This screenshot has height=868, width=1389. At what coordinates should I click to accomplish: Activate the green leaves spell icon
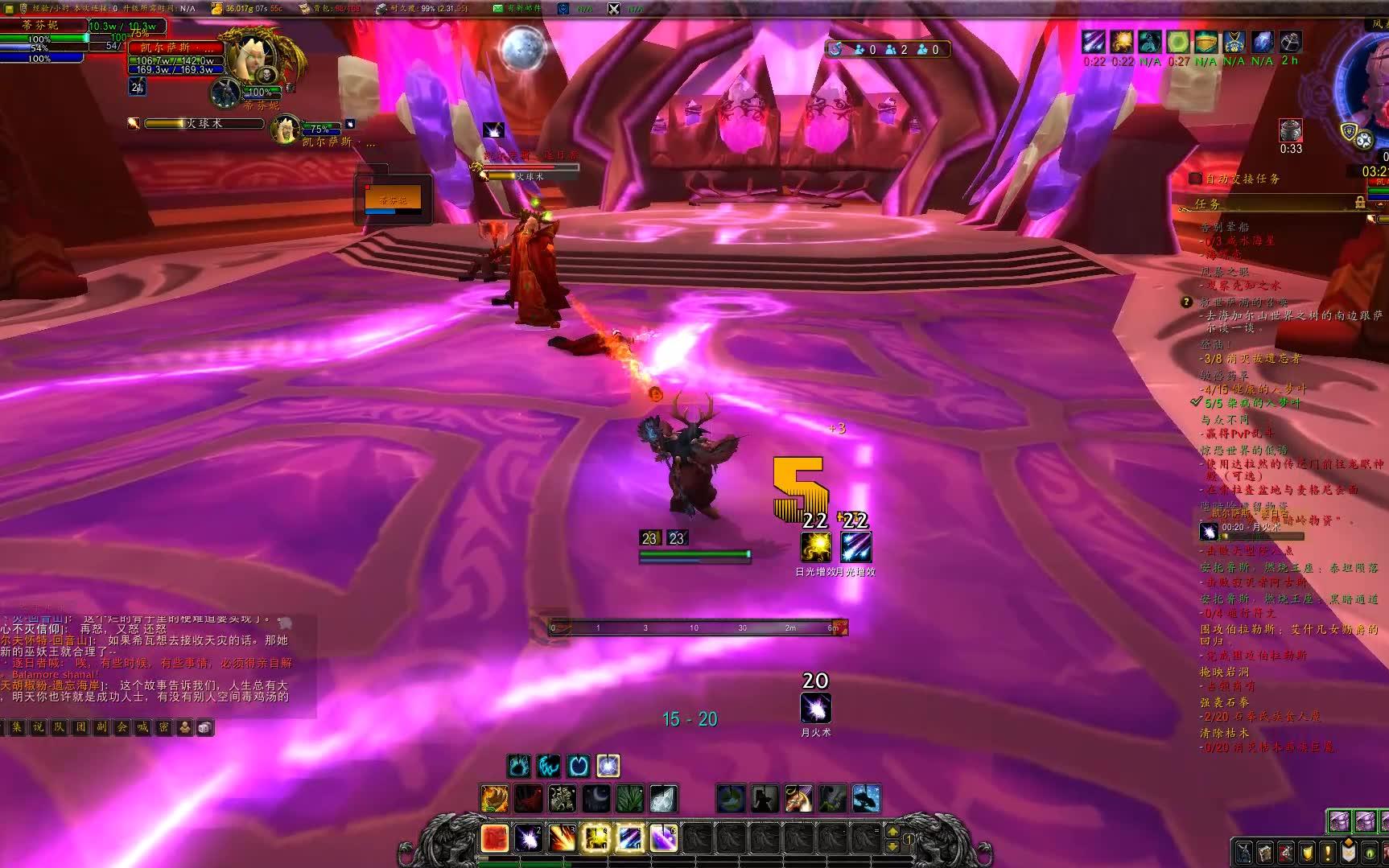click(x=629, y=799)
